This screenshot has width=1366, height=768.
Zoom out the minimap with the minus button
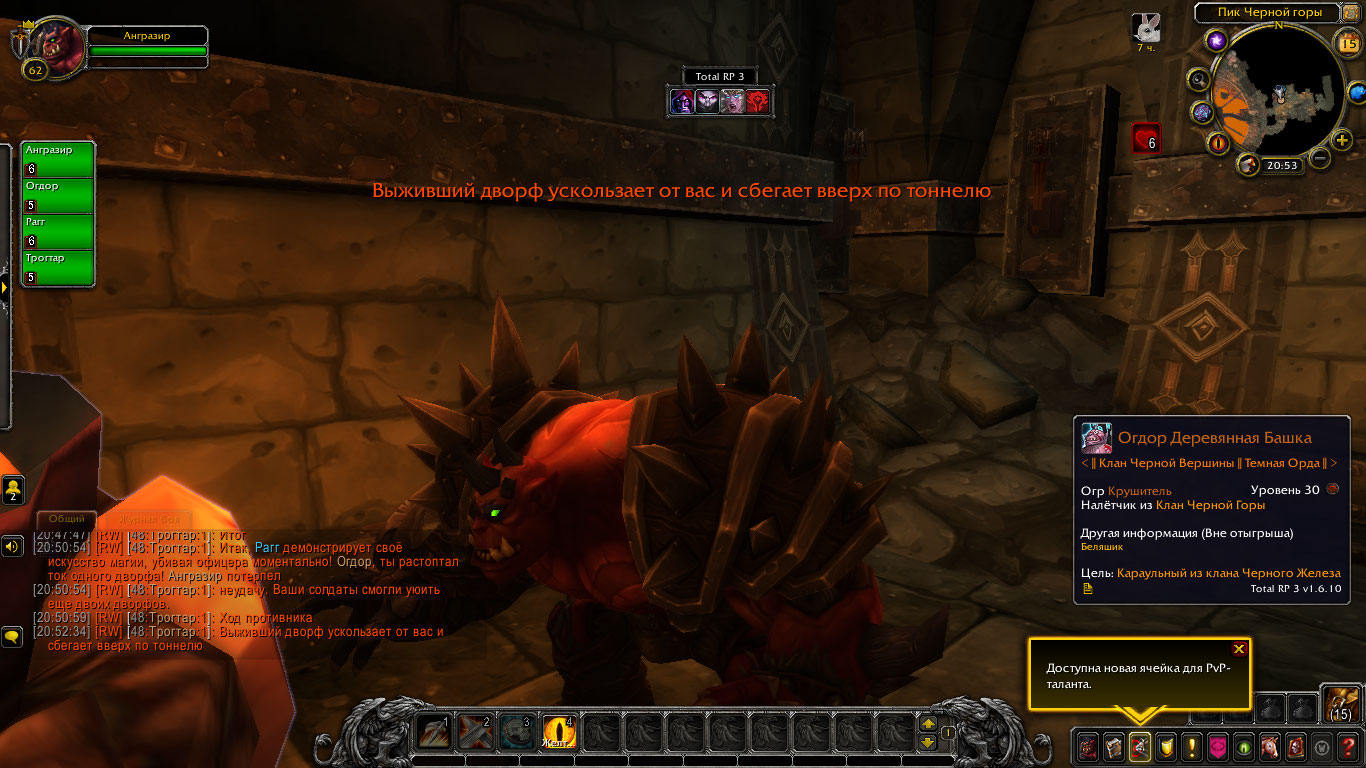click(x=1320, y=158)
